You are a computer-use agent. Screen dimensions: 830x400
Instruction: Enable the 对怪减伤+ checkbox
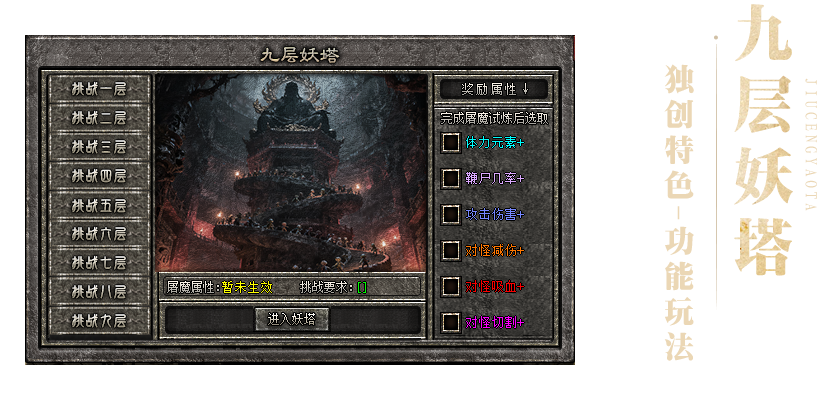(452, 249)
